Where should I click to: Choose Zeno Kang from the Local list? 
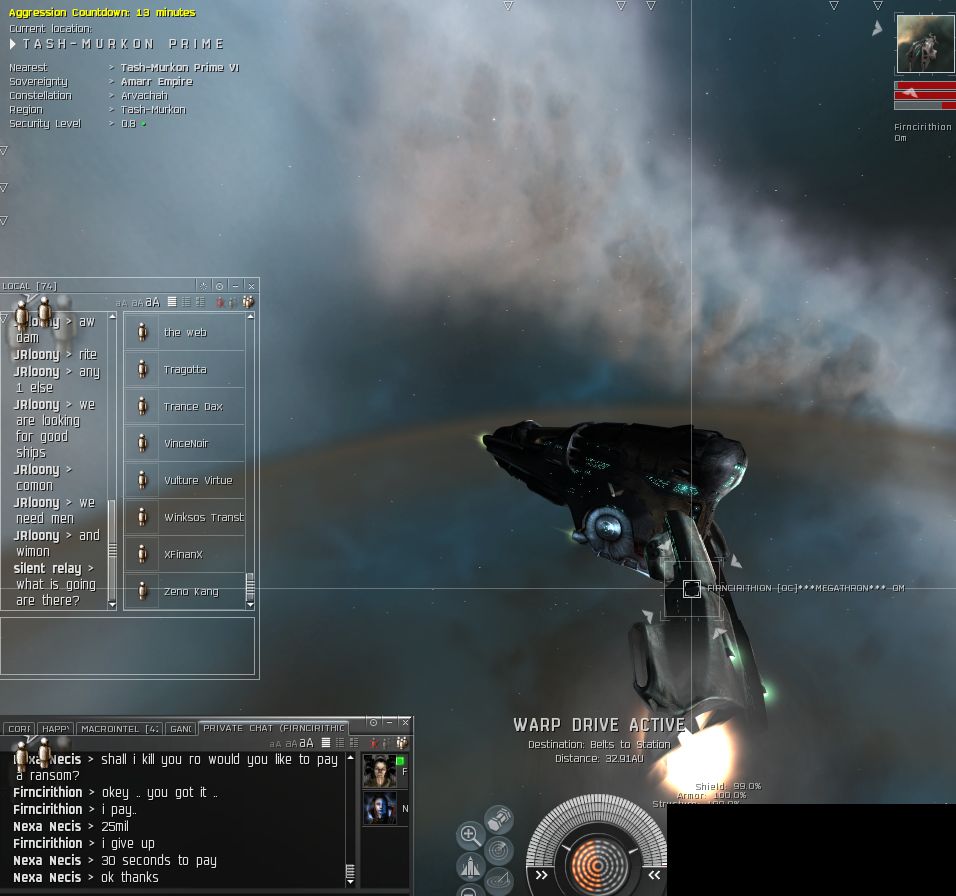point(190,591)
